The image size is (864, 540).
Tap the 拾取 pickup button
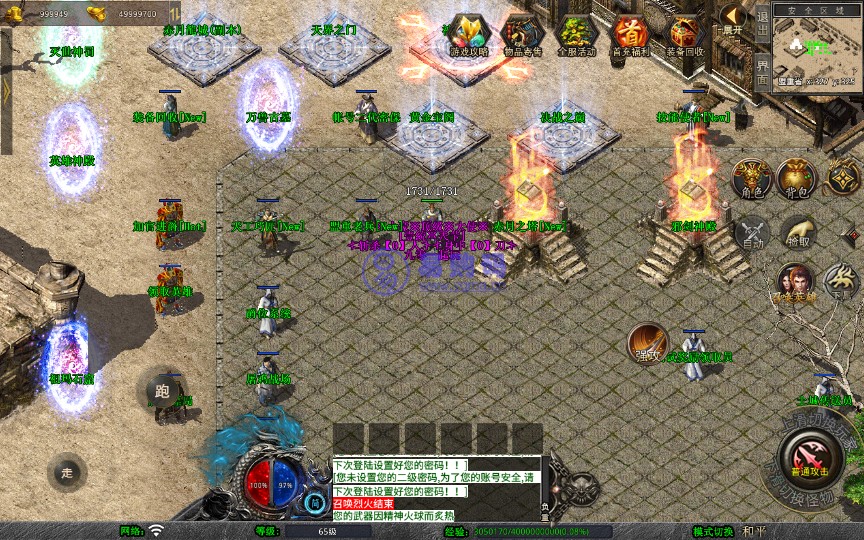pos(797,232)
